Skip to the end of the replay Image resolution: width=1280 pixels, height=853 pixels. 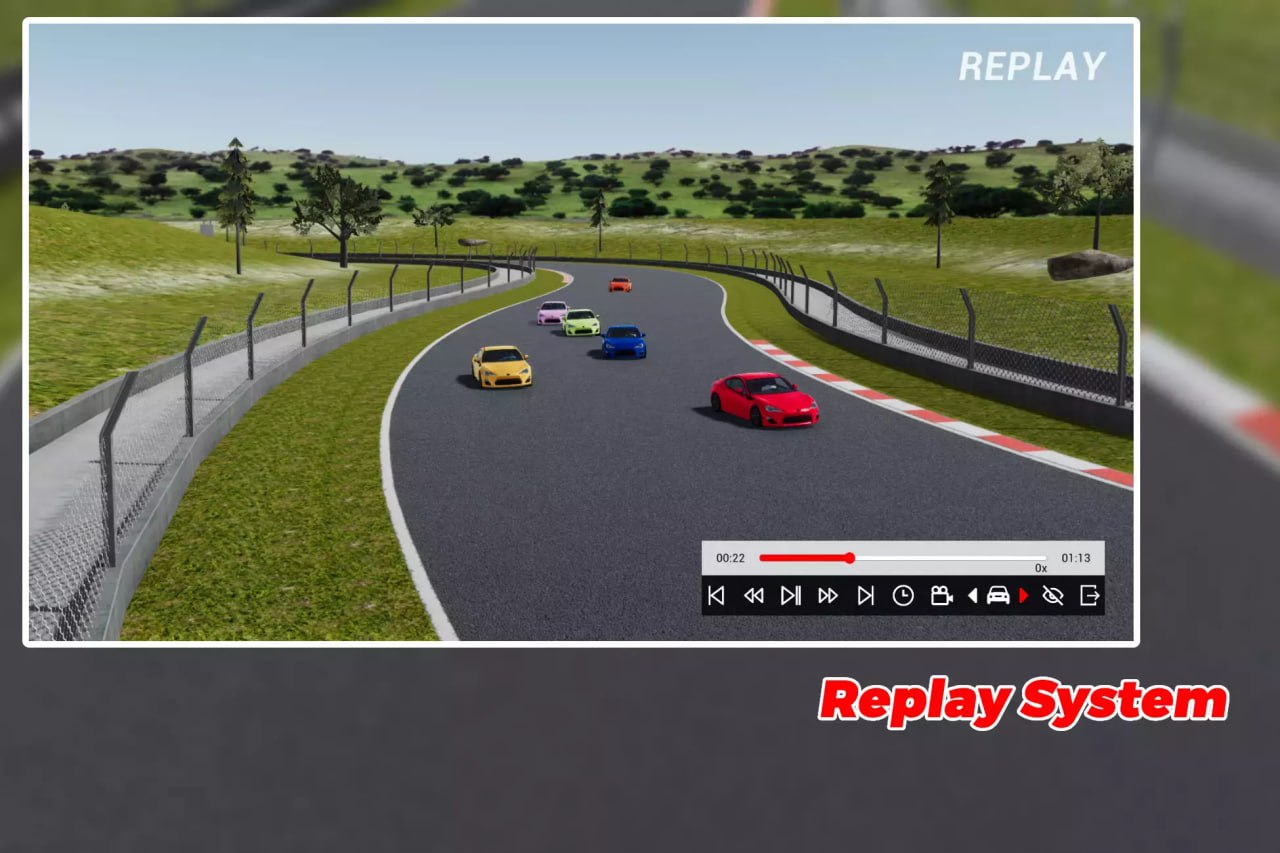tap(864, 595)
